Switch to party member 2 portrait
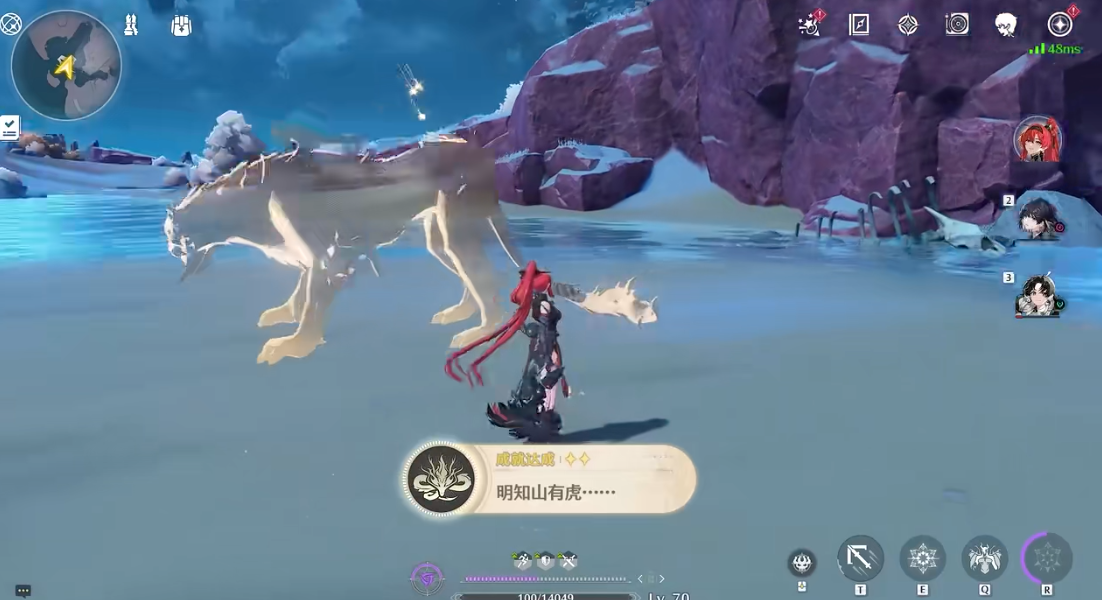 point(1038,218)
